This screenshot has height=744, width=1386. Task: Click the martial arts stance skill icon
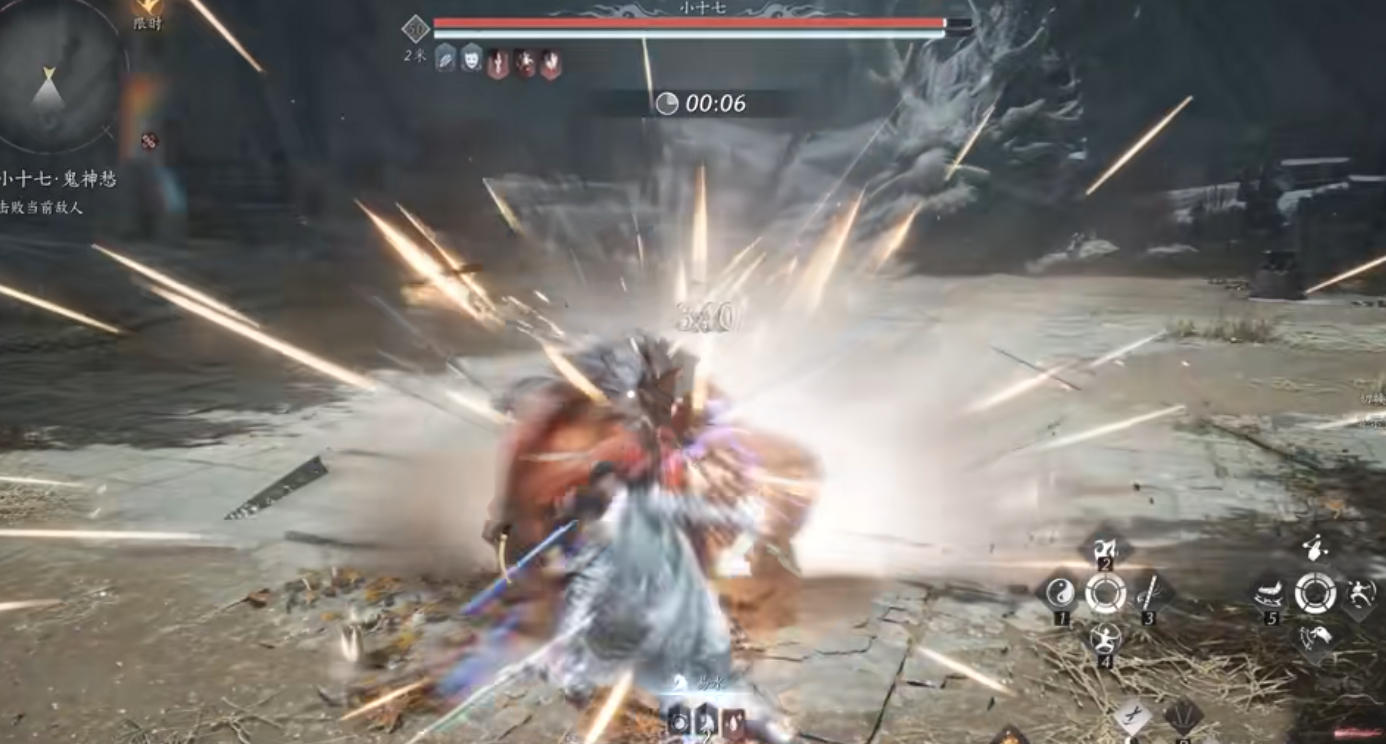coord(1358,593)
